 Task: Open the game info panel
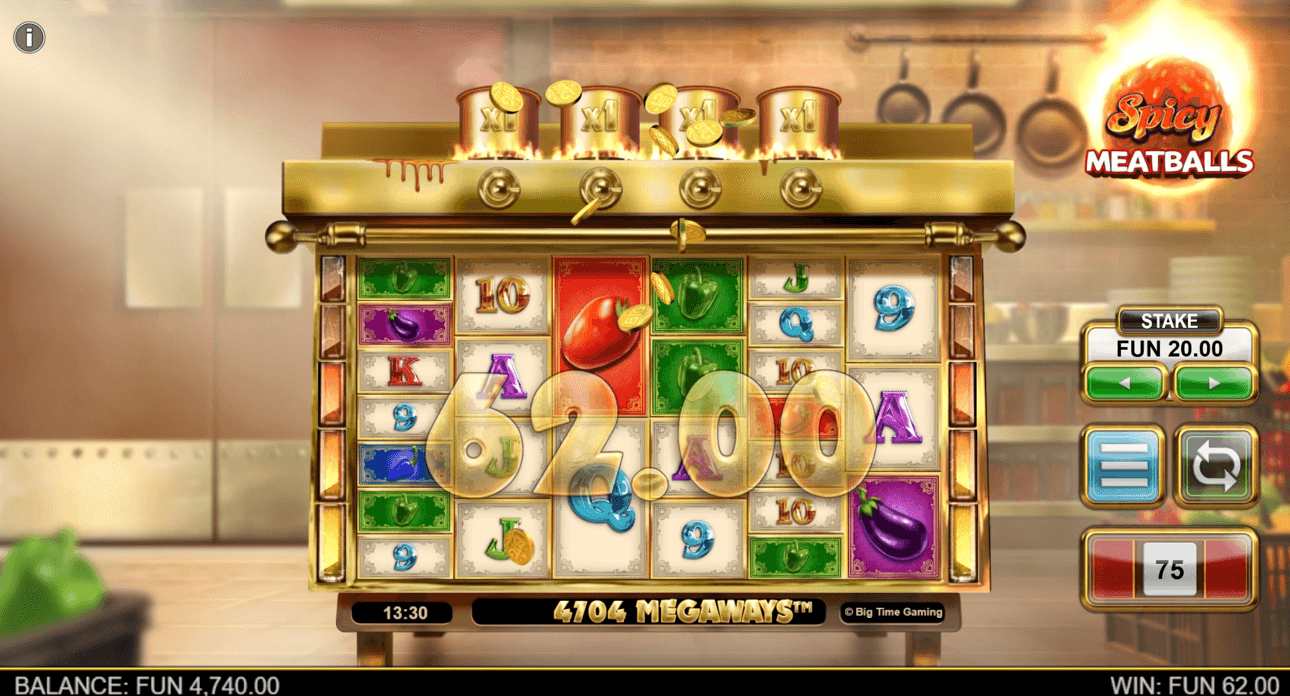pos(29,38)
